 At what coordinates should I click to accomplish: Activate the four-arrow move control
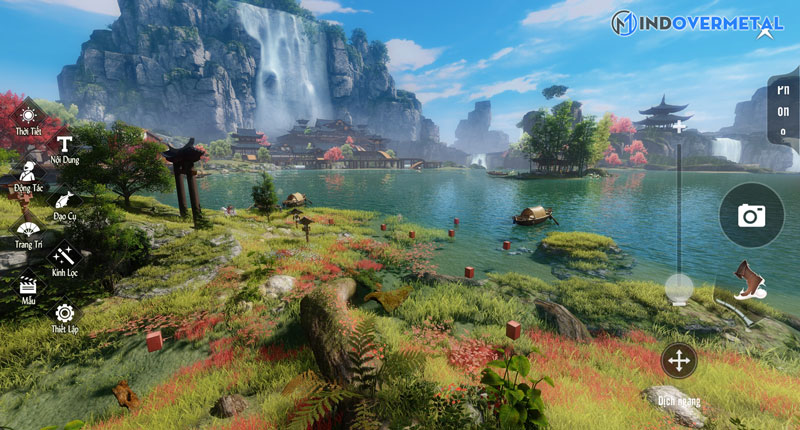[x=679, y=360]
